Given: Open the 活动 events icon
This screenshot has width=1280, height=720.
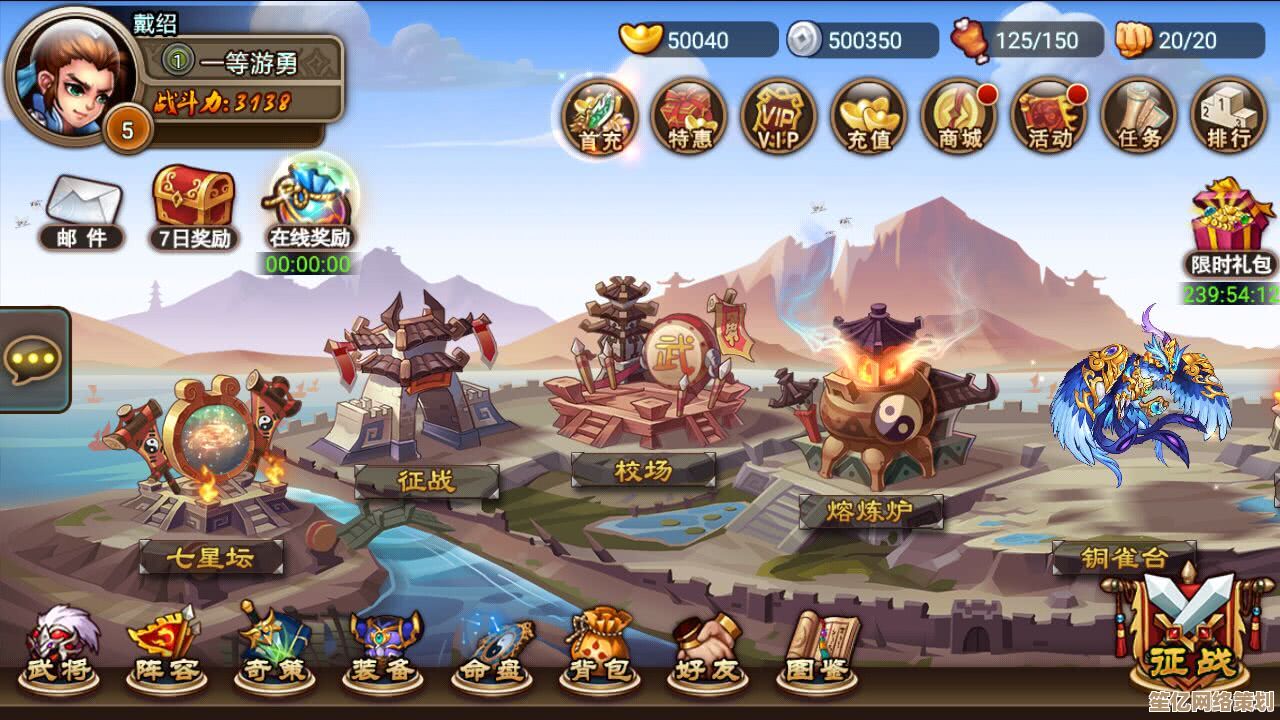Looking at the screenshot, I should [x=1048, y=116].
